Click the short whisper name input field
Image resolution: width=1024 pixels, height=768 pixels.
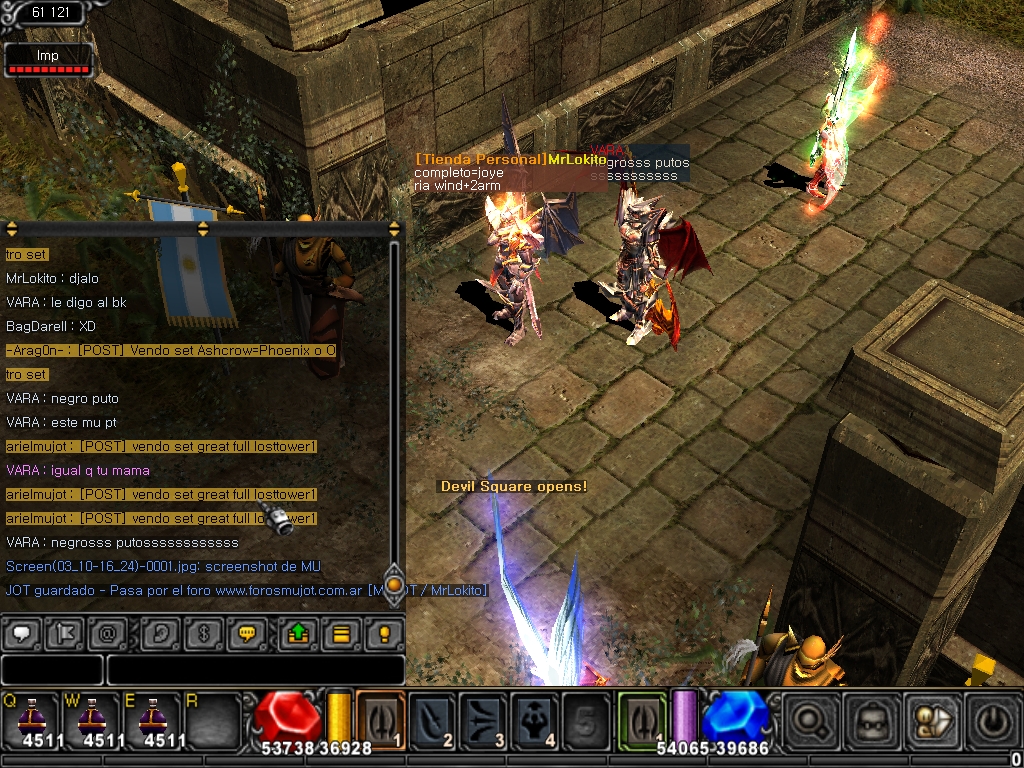click(x=52, y=669)
